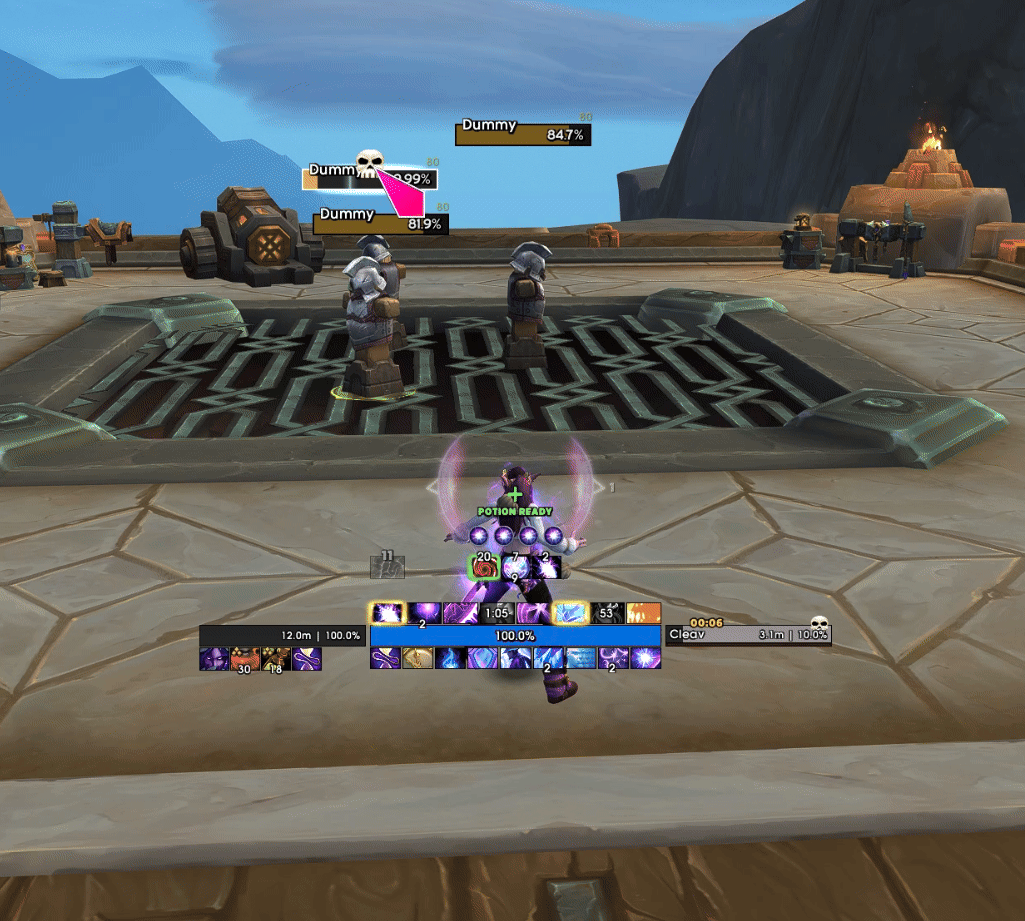Click the buff icon showing 18

click(276, 658)
